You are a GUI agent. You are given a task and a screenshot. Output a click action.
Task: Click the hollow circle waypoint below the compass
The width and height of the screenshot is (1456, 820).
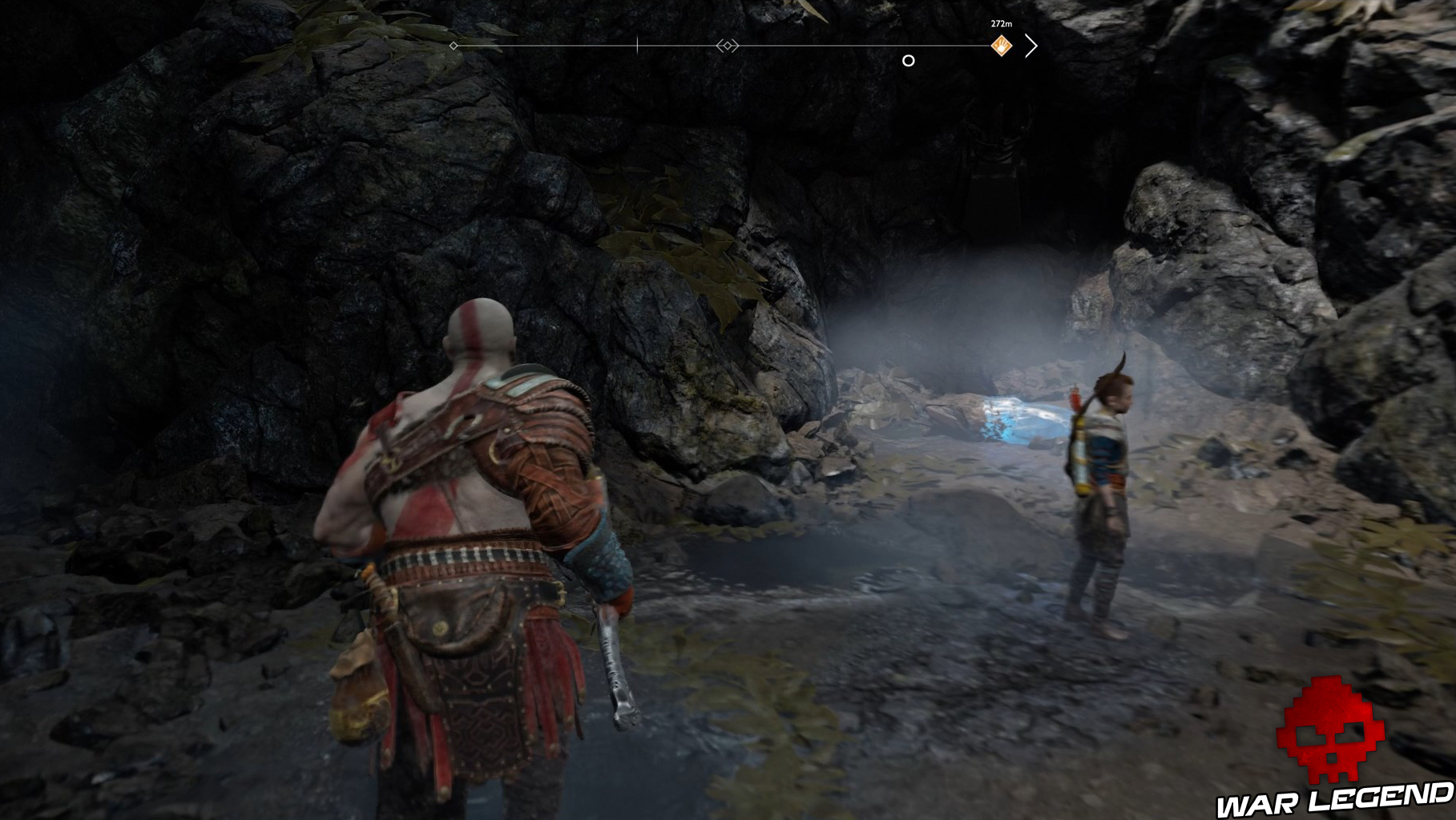click(909, 59)
